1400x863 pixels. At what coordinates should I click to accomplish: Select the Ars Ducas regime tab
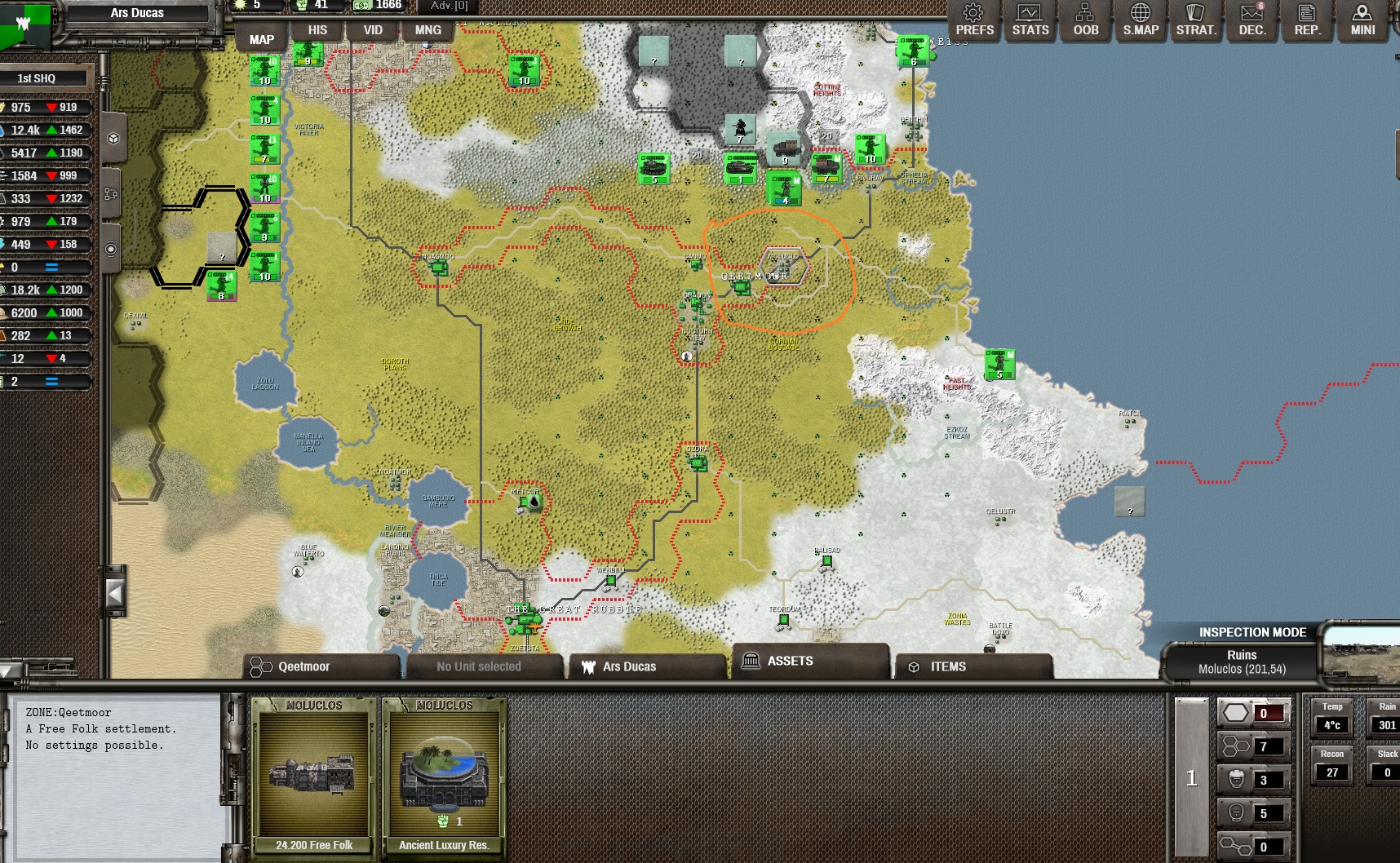646,666
